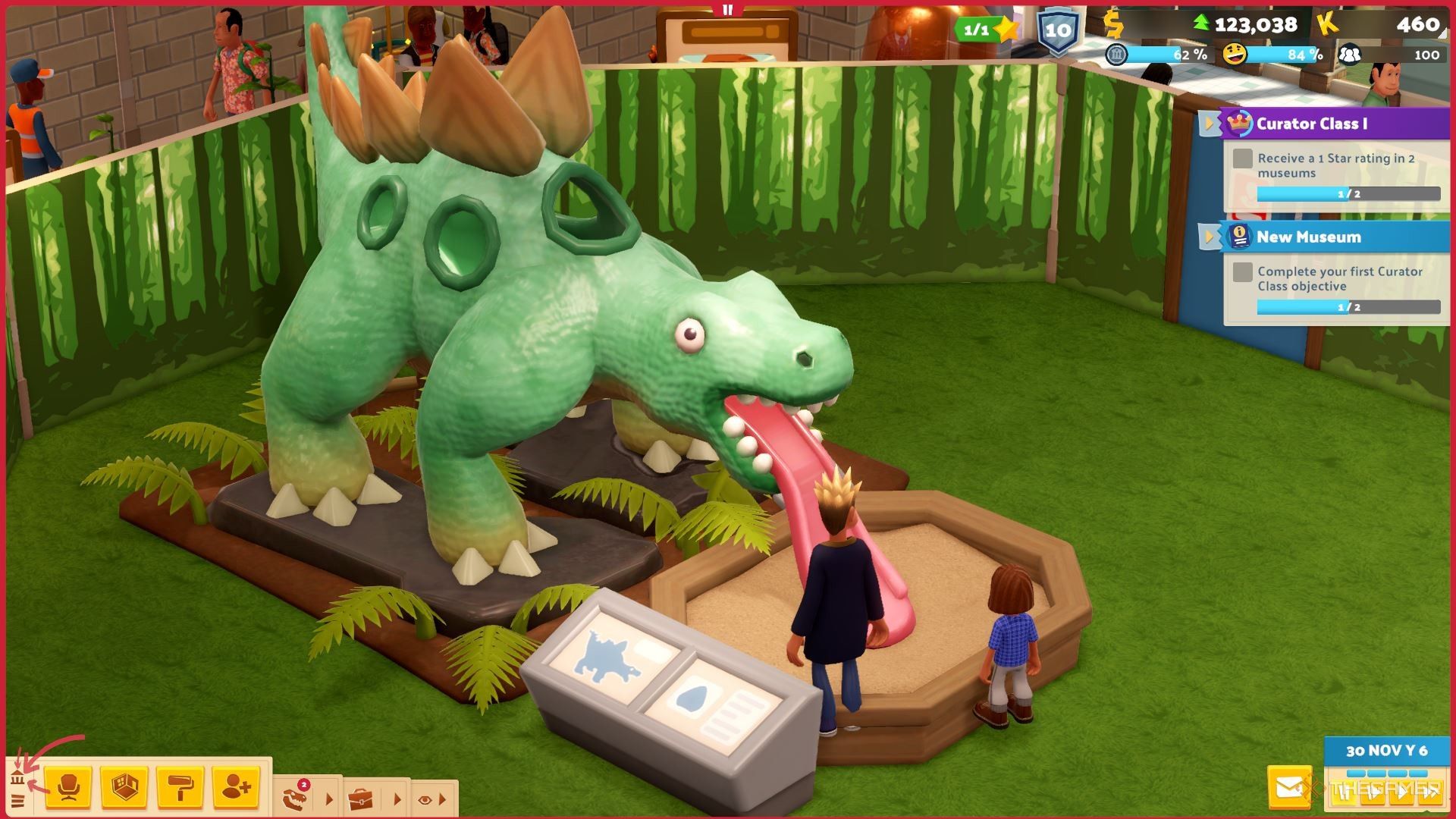The height and width of the screenshot is (819, 1456).
Task: Open the hamburger main menu
Action: (17, 801)
